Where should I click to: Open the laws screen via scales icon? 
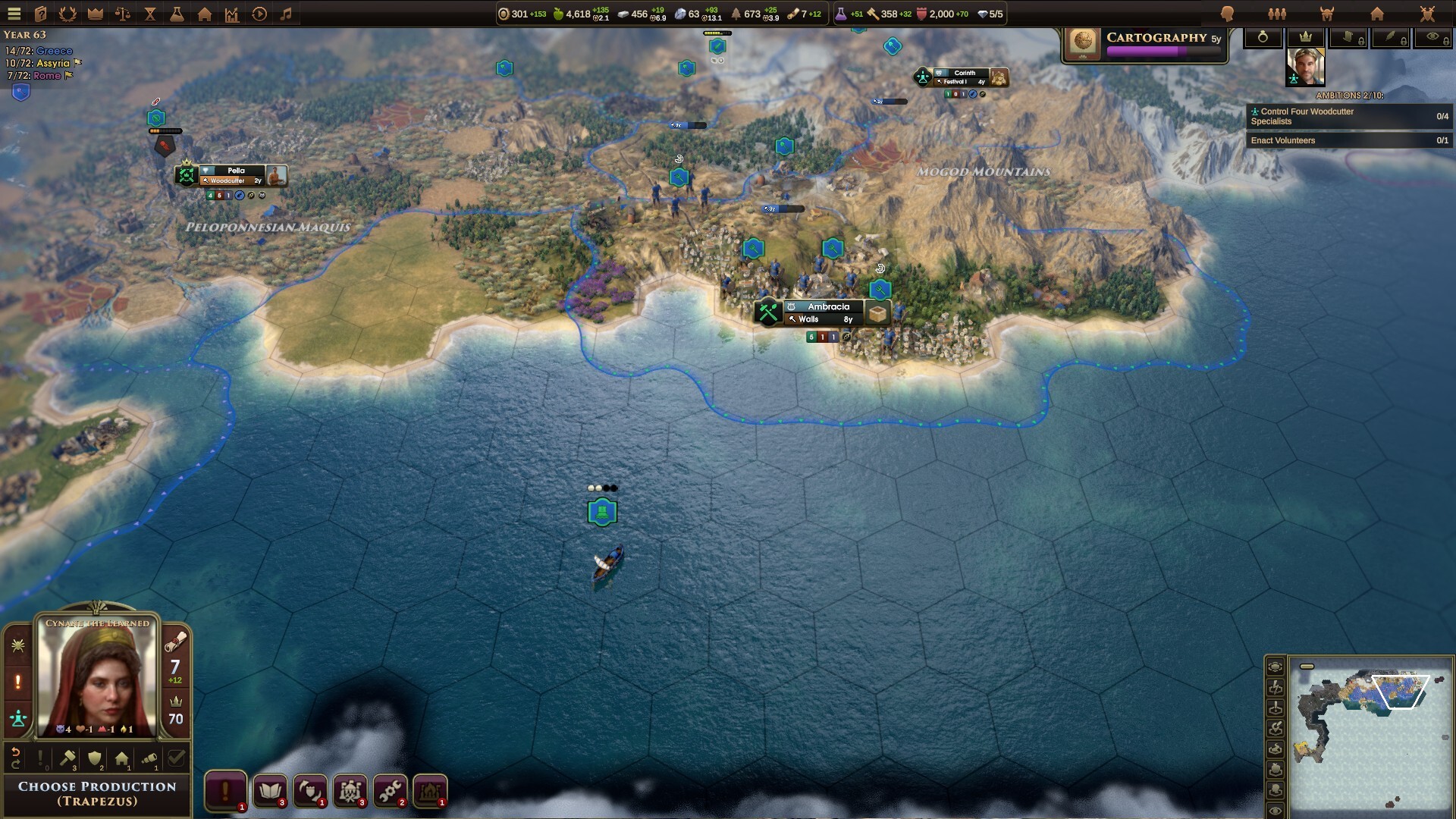tap(122, 13)
